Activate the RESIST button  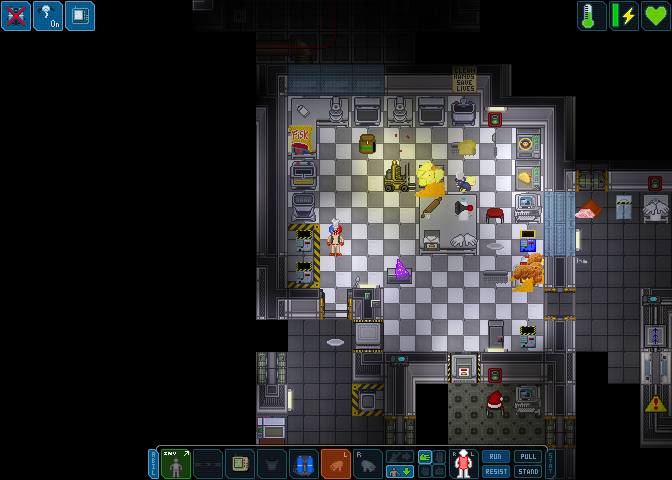496,472
